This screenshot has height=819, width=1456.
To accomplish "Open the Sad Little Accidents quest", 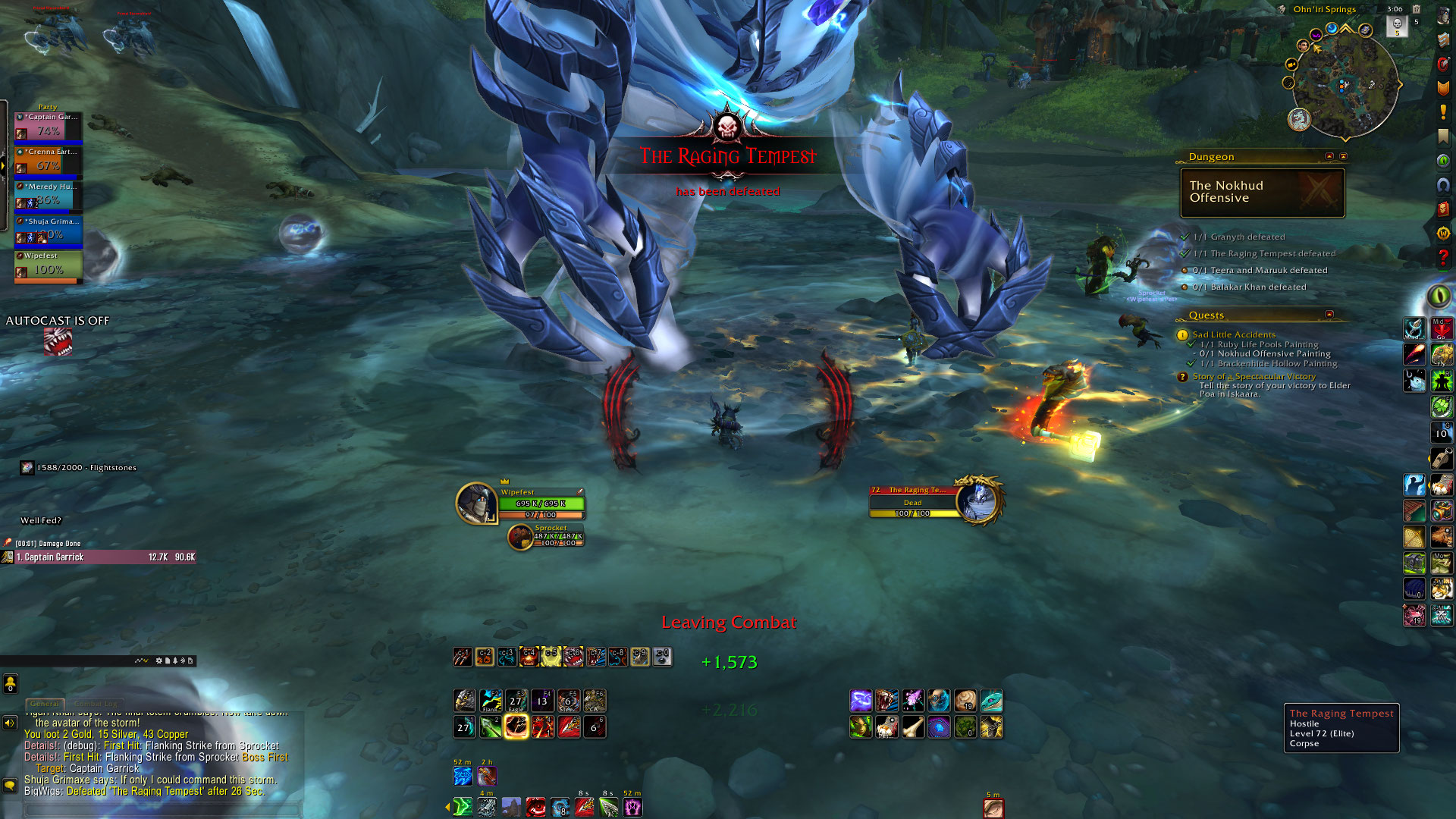I will pos(1233,334).
